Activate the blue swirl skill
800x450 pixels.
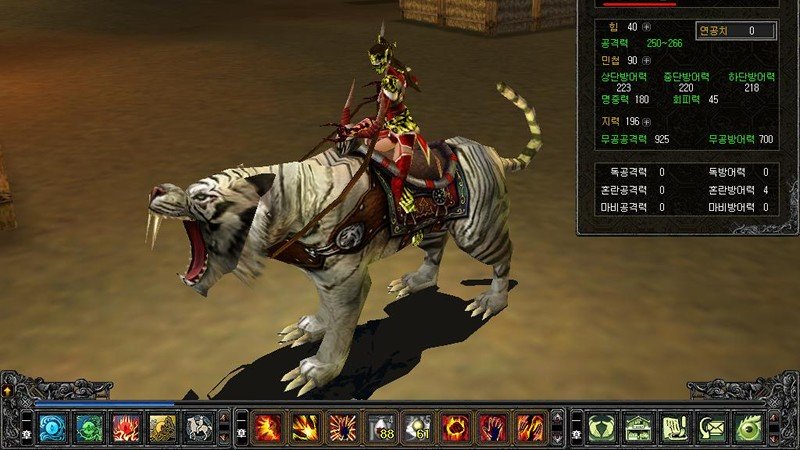52,428
